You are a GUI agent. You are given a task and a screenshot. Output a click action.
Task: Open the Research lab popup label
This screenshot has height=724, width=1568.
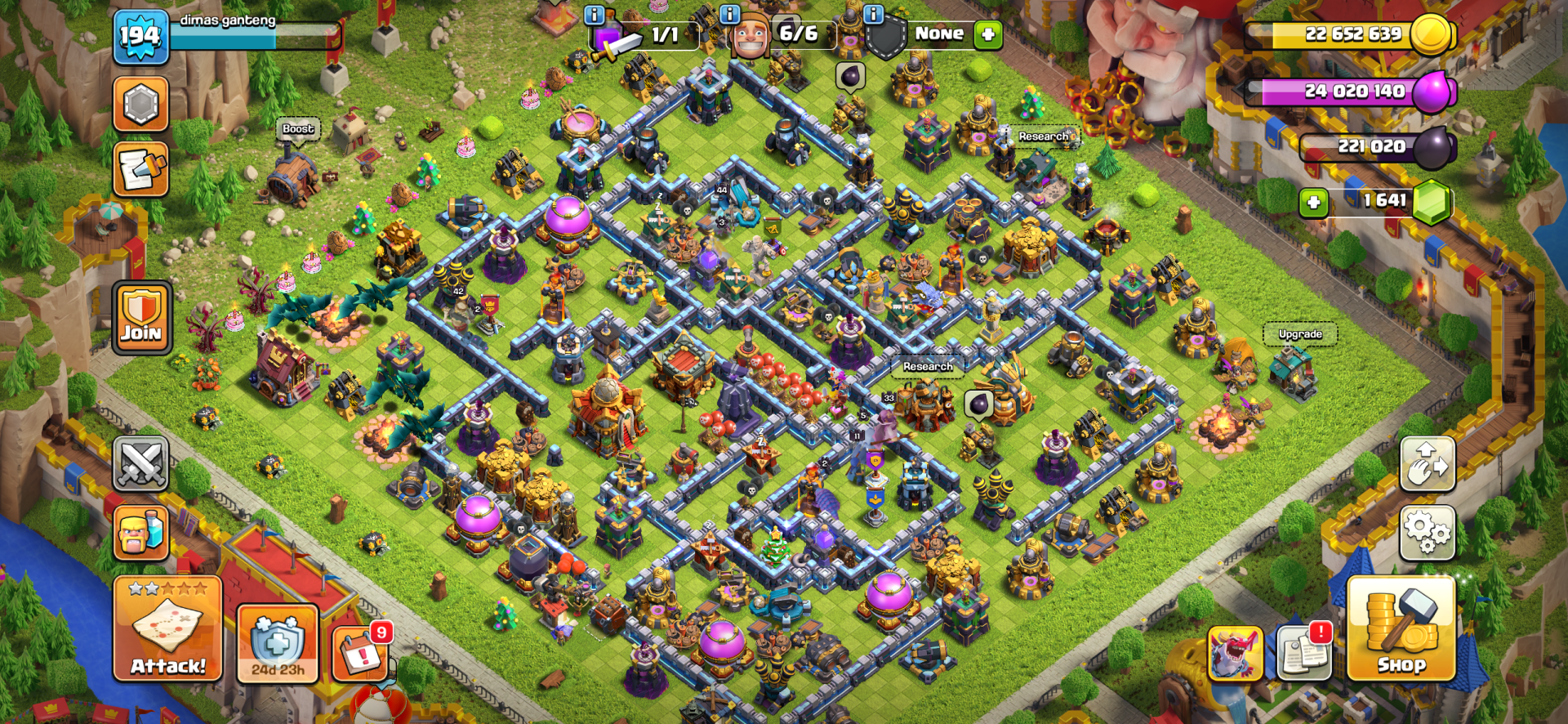[x=927, y=366]
